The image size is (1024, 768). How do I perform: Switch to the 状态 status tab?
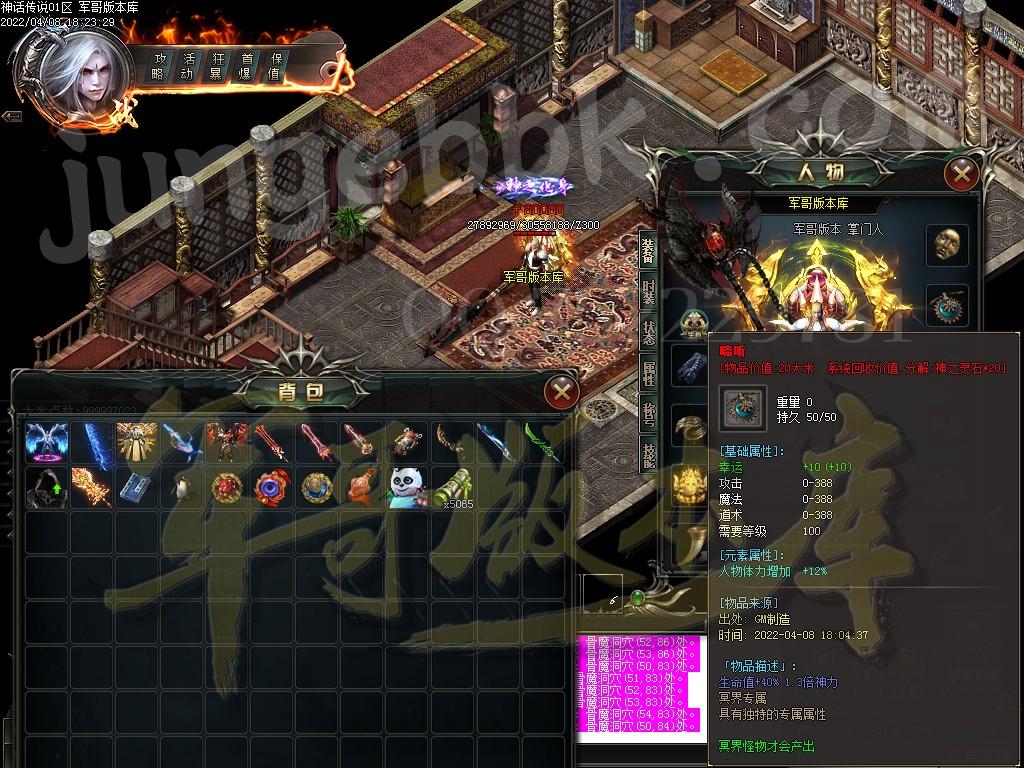point(648,332)
